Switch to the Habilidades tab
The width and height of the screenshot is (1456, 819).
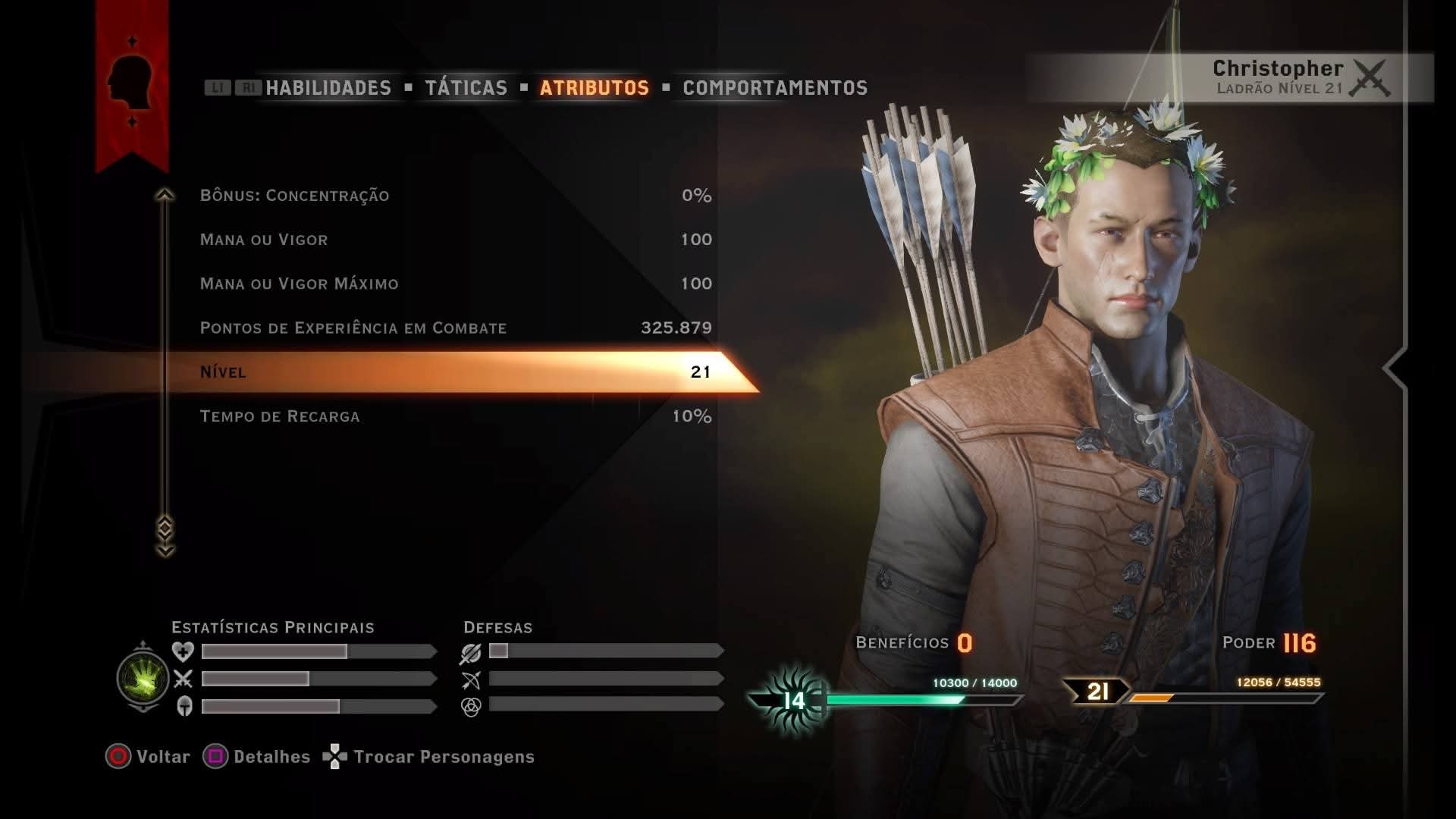pyautogui.click(x=328, y=88)
